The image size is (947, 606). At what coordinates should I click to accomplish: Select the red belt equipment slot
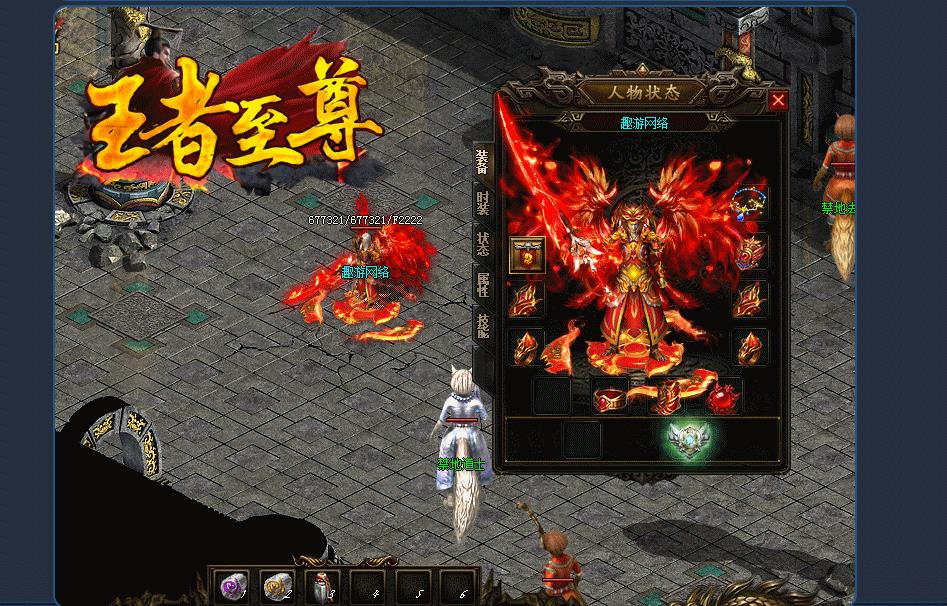(x=609, y=397)
